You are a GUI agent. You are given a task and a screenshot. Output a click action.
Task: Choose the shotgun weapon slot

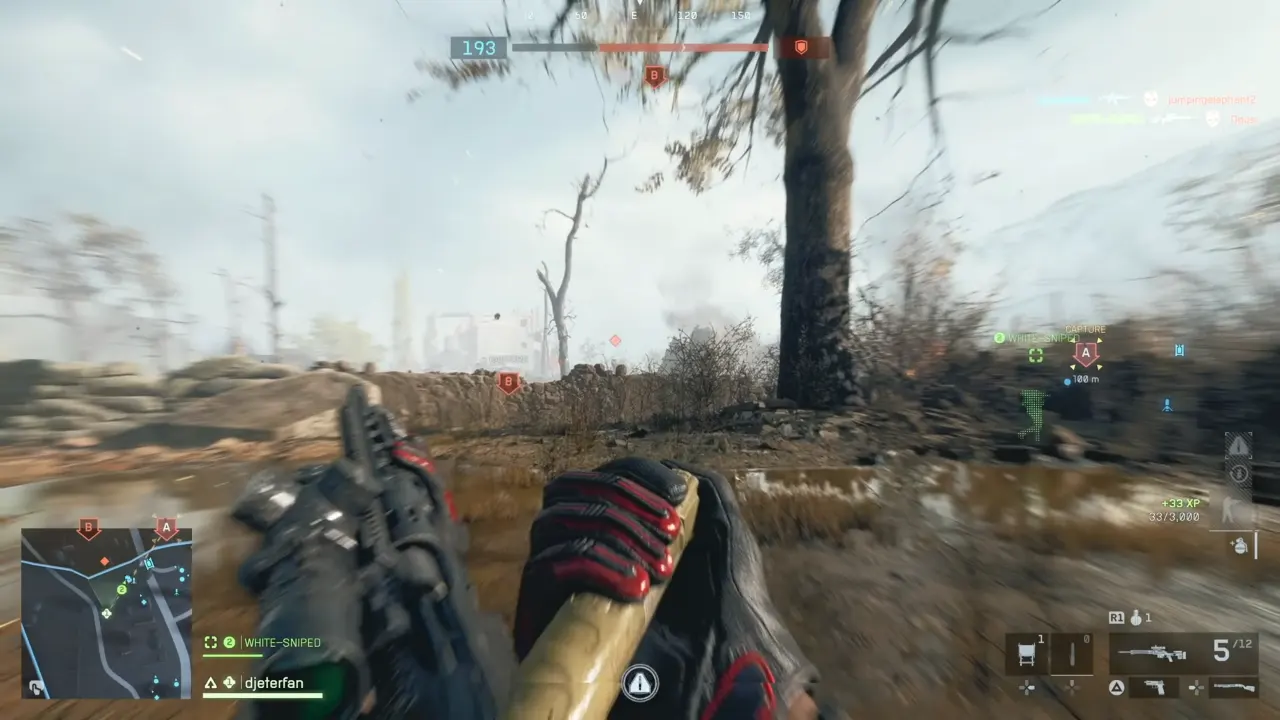point(1233,688)
